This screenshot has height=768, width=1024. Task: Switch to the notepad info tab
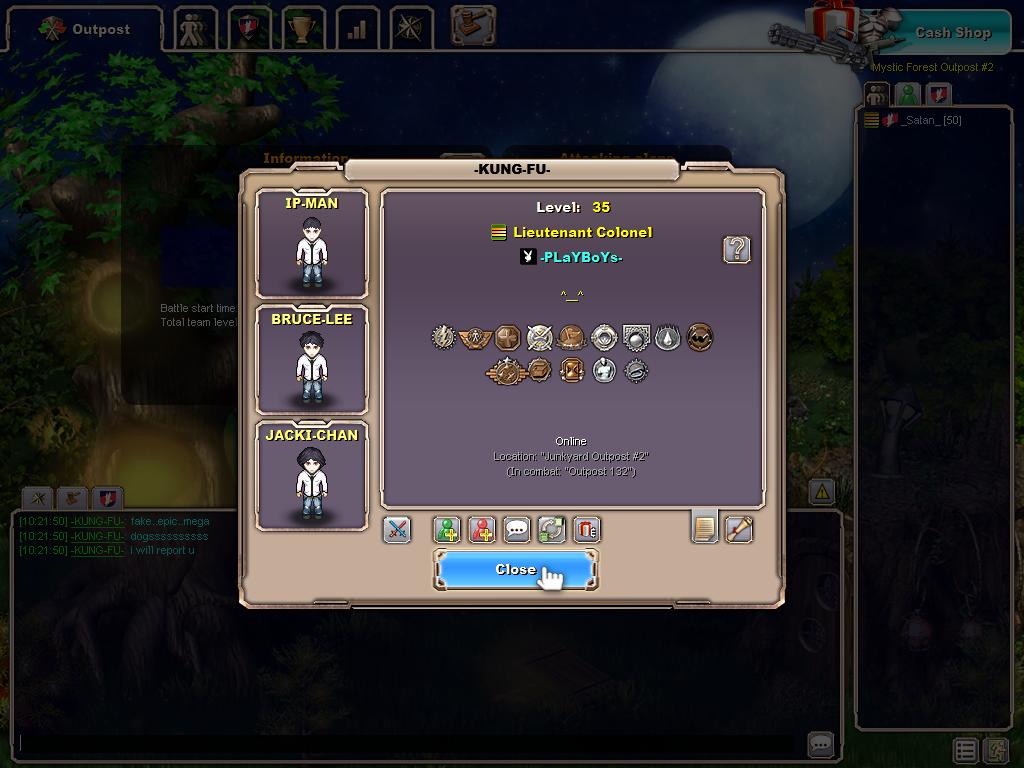(x=705, y=527)
